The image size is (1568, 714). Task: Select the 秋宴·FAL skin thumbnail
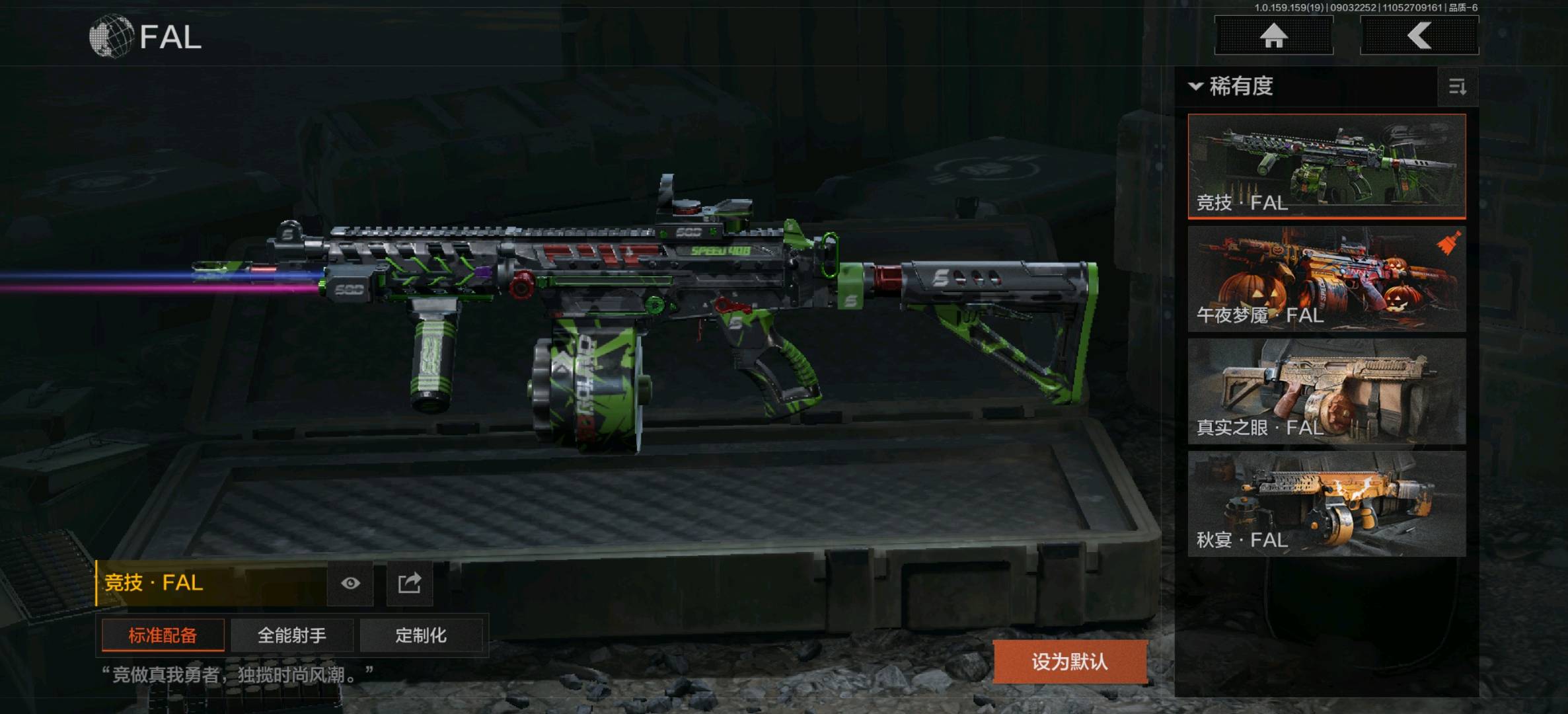[1326, 503]
